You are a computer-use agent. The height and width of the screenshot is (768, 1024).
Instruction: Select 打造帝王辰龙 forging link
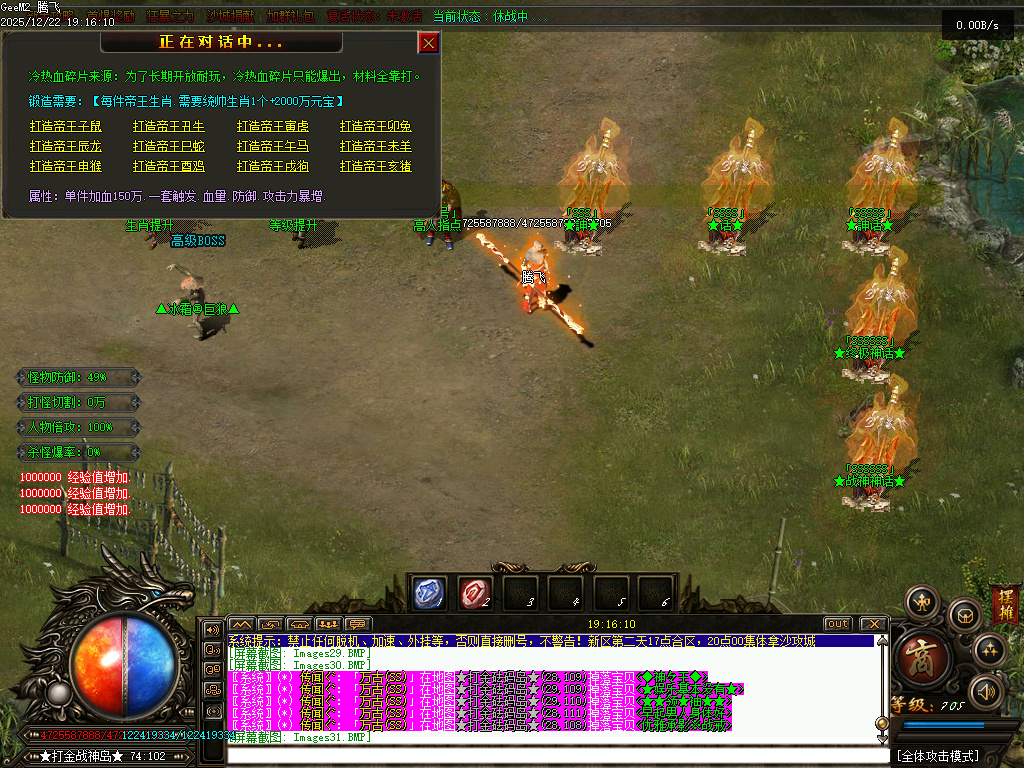point(66,146)
